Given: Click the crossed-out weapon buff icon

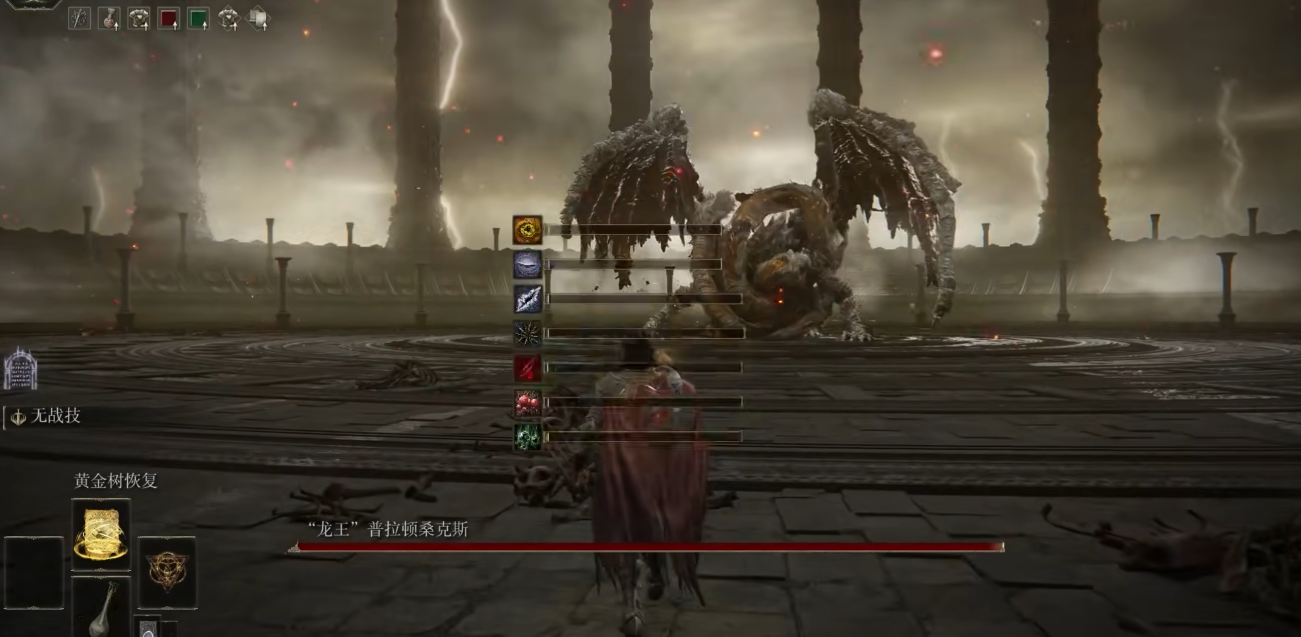Looking at the screenshot, I should click(x=79, y=18).
